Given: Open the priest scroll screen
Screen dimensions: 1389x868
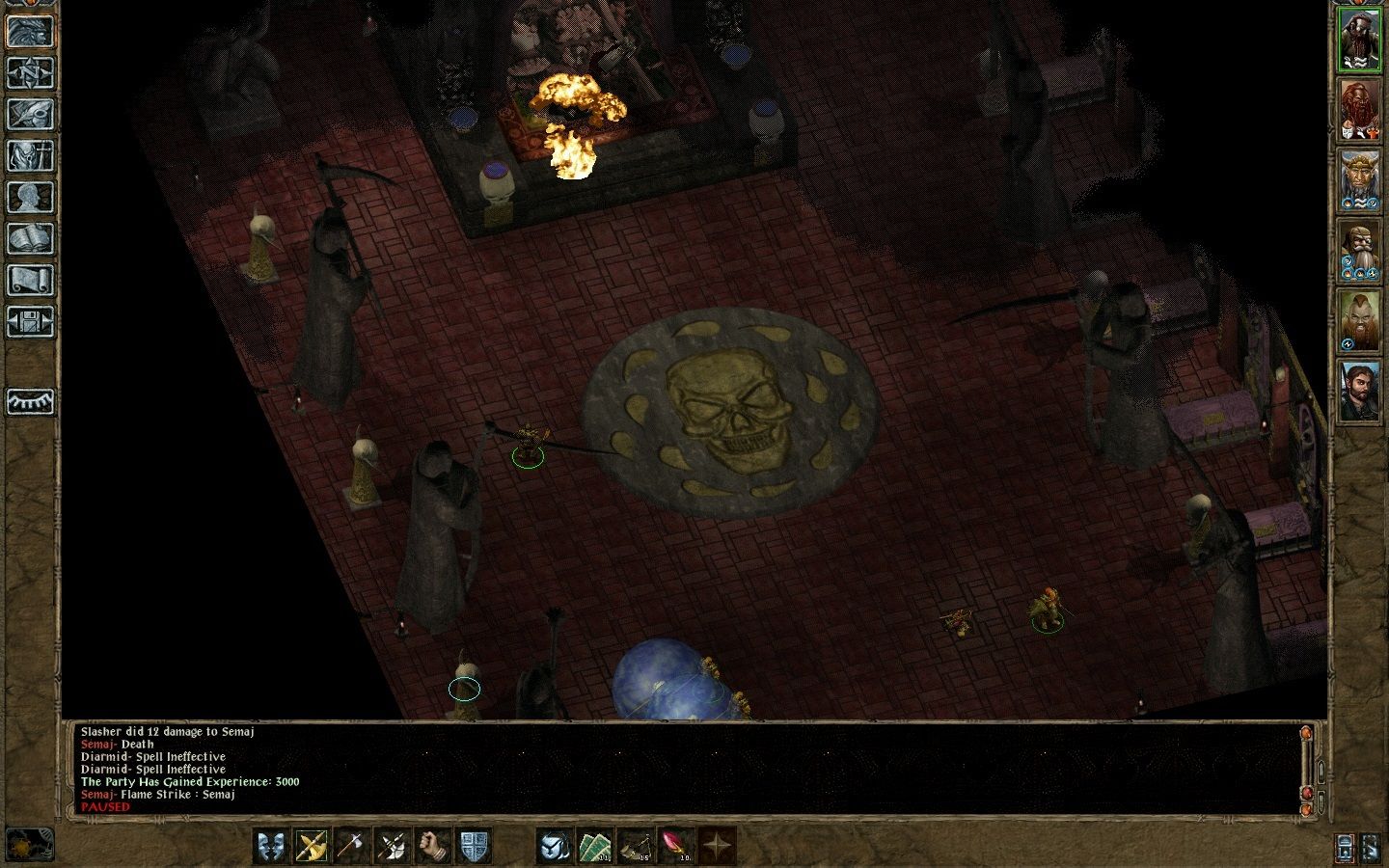Looking at the screenshot, I should click(x=30, y=280).
